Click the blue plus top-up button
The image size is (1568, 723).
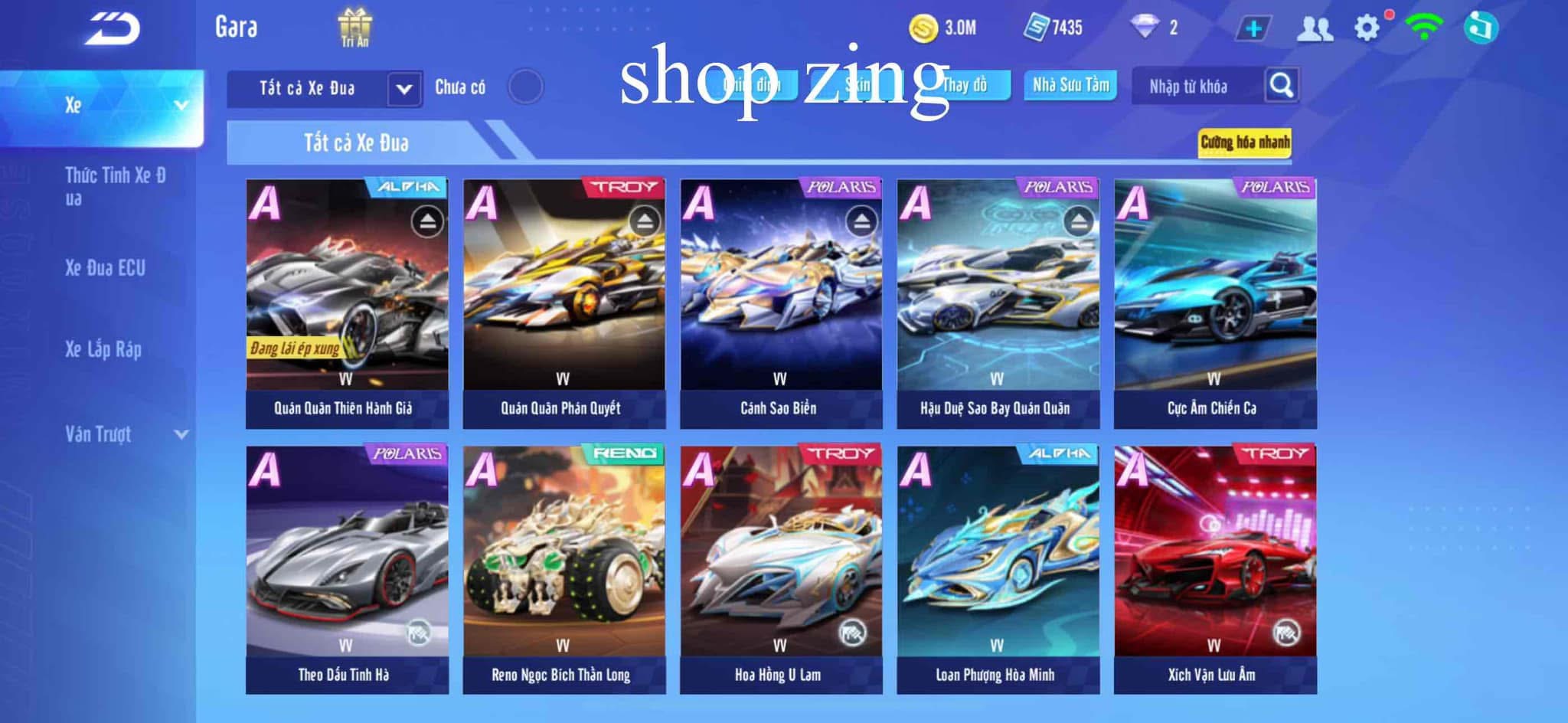tap(1253, 29)
